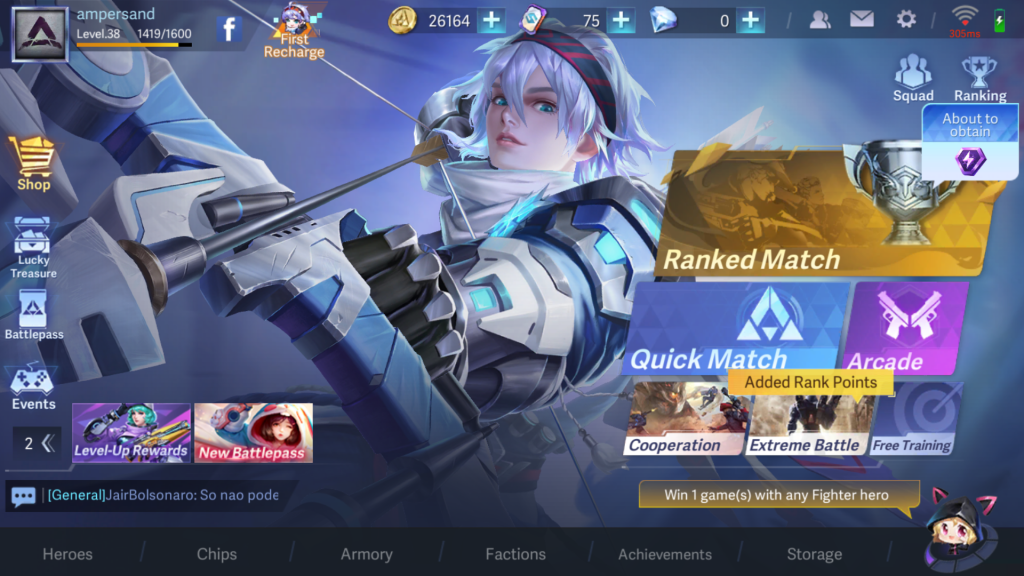Open the Shop cart icon

click(33, 162)
